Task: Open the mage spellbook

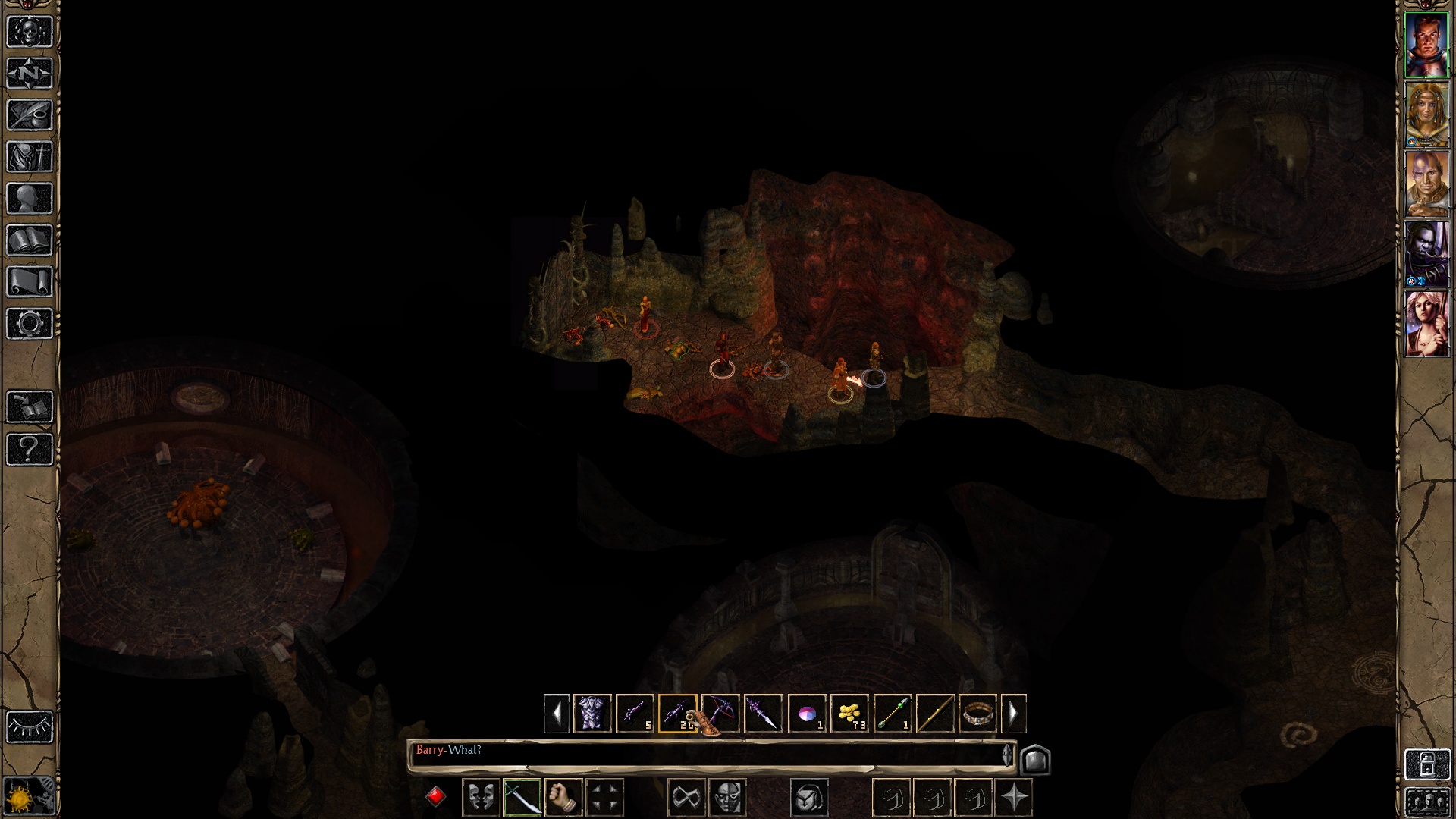Action: pos(30,240)
